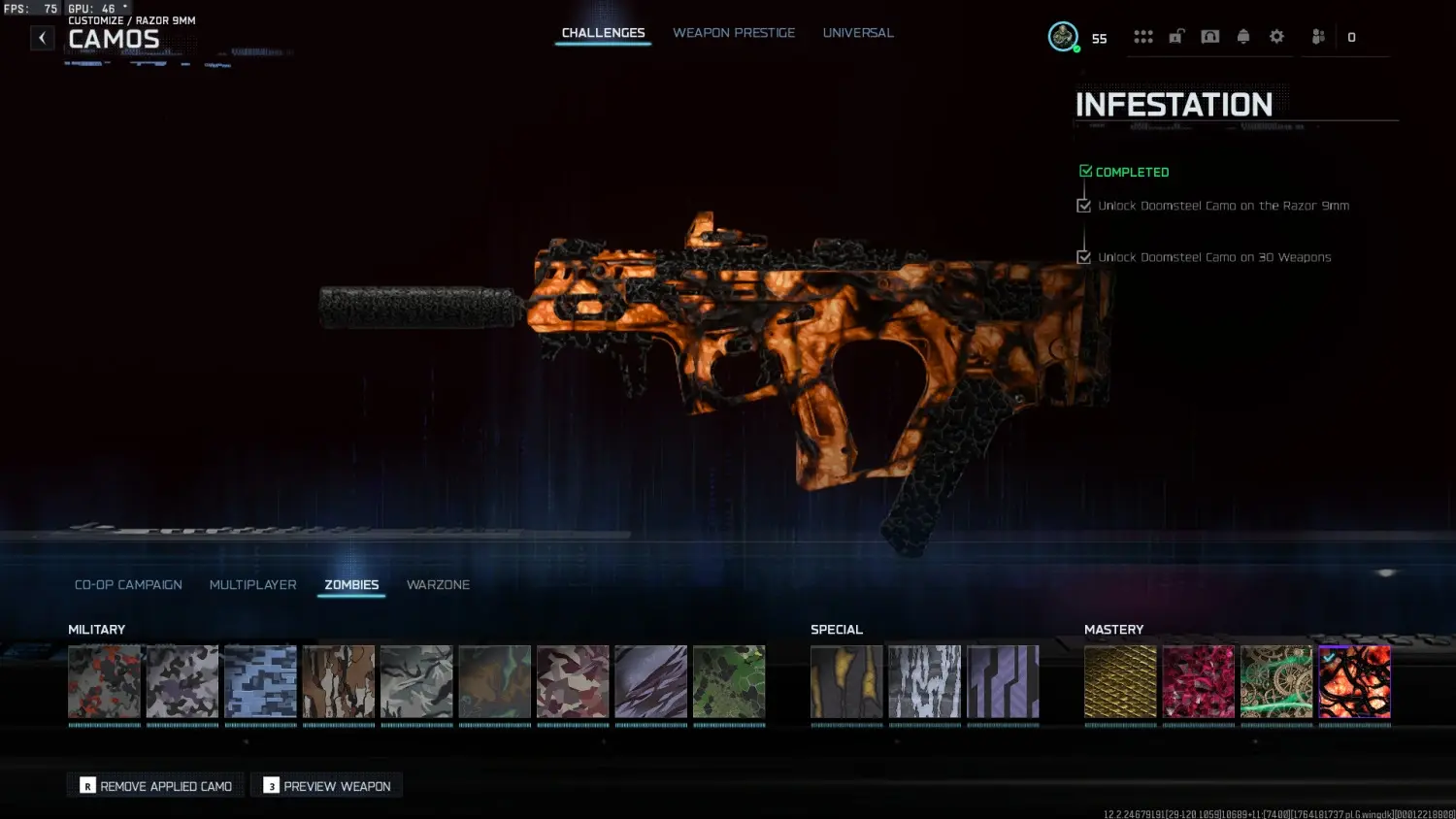The height and width of the screenshot is (819, 1456).
Task: Click the camera capture icon
Action: click(1209, 36)
